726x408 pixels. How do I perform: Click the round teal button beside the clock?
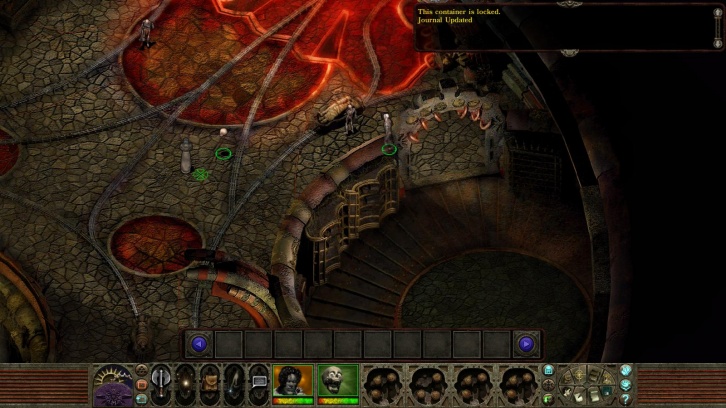(x=141, y=397)
